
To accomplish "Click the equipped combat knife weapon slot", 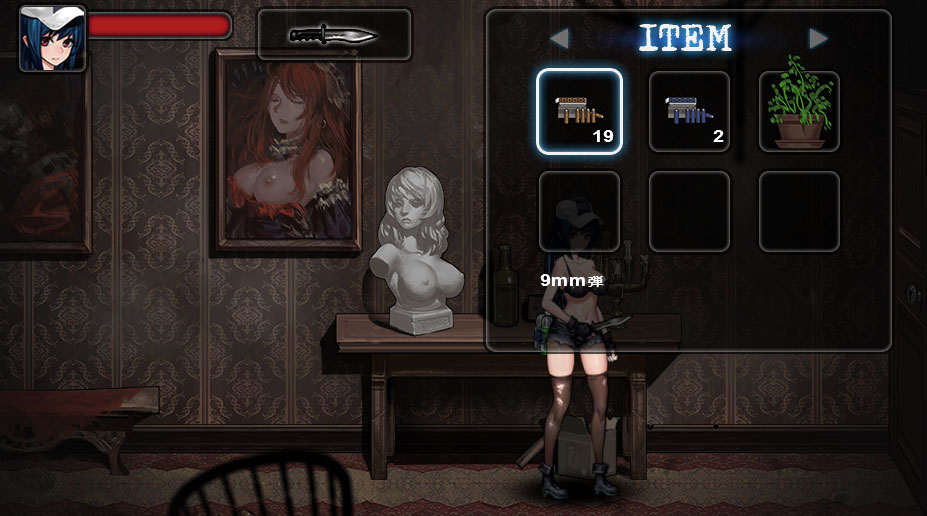I will point(334,35).
